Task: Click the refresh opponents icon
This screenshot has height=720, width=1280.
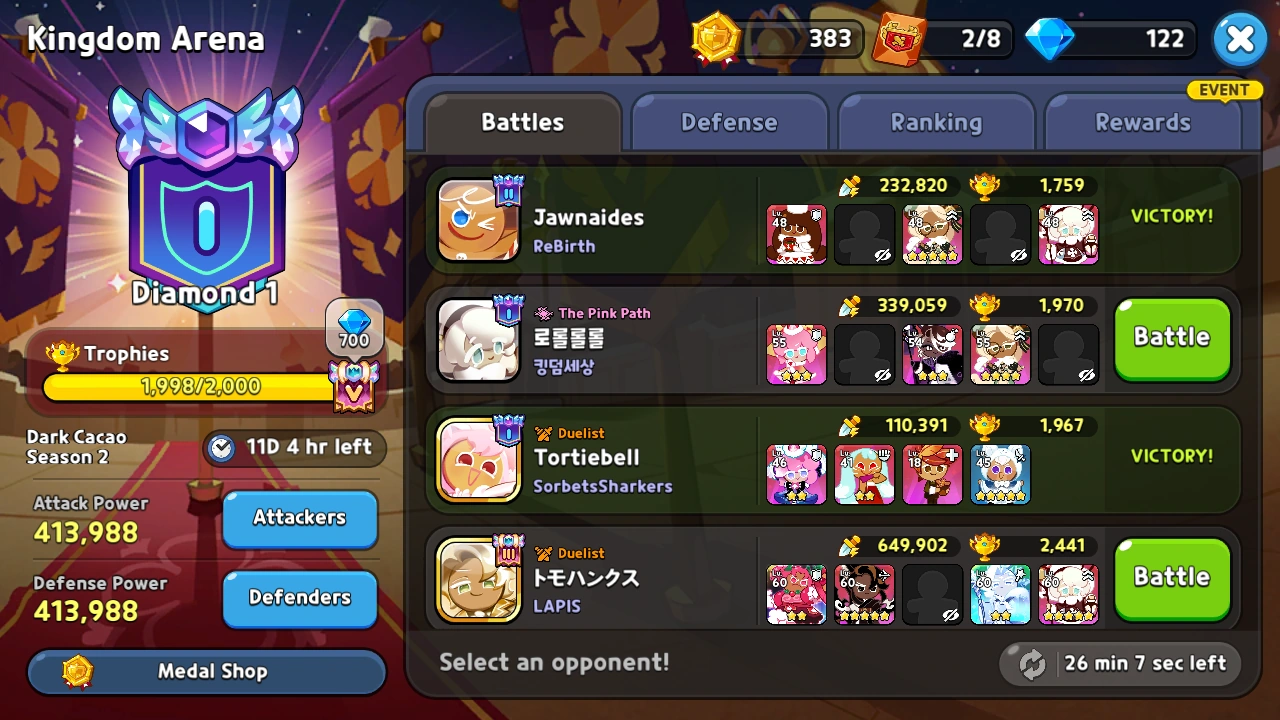Action: pyautogui.click(x=1030, y=663)
